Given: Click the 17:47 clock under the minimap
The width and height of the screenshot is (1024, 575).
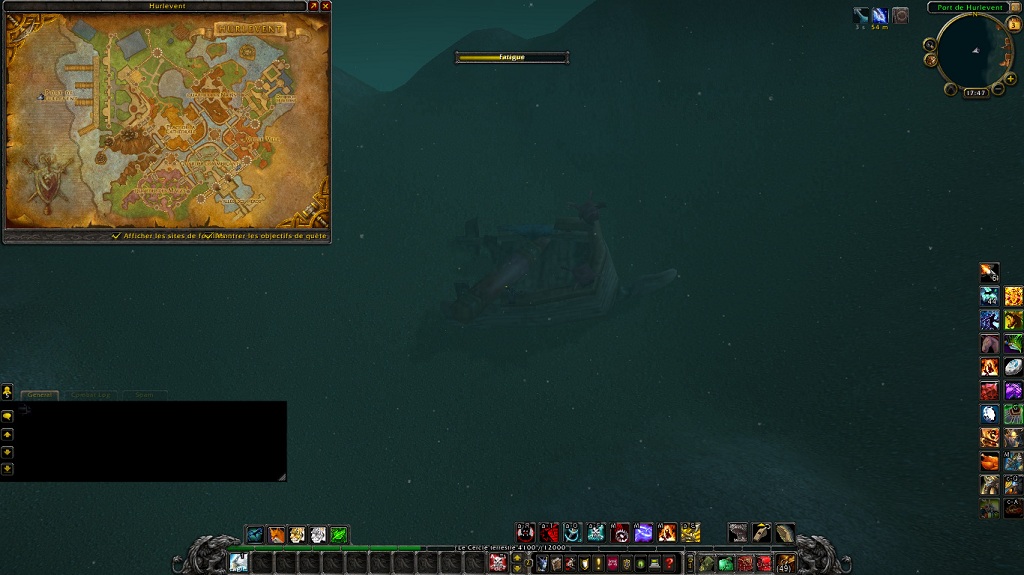Looking at the screenshot, I should pos(975,93).
